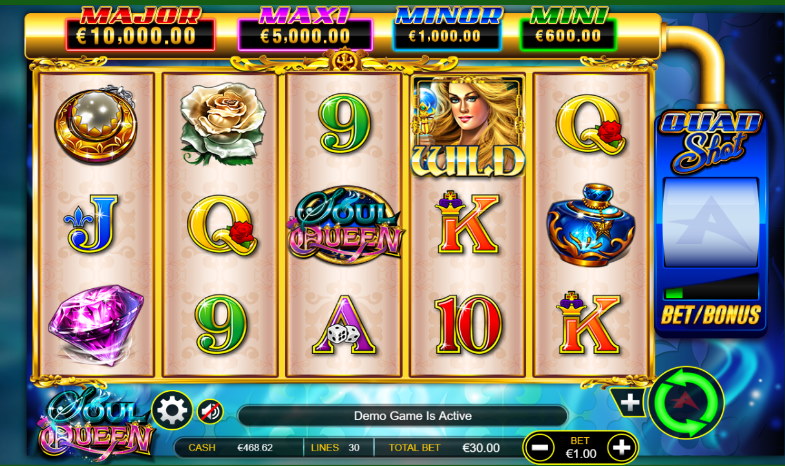The width and height of the screenshot is (785, 466).
Task: Spin the reels with the green circular button
Action: coord(686,404)
